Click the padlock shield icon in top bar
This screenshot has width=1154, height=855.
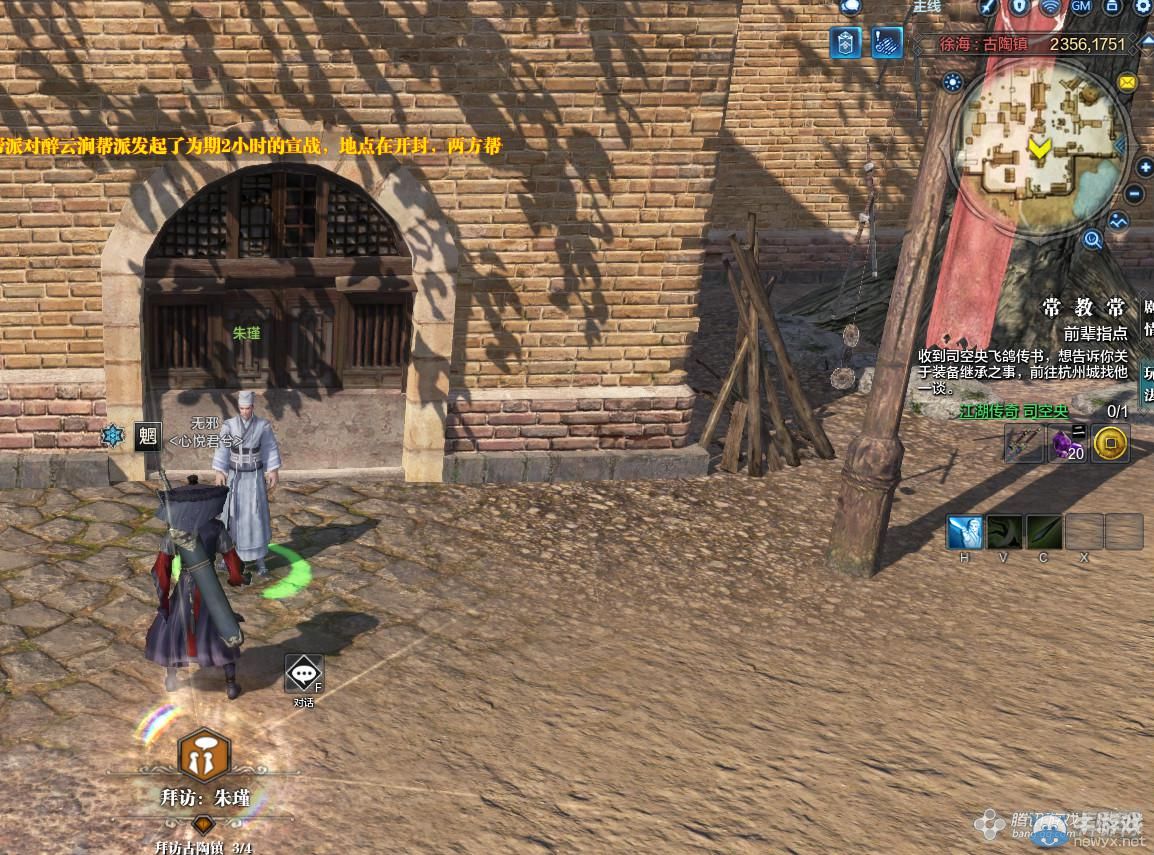1020,6
